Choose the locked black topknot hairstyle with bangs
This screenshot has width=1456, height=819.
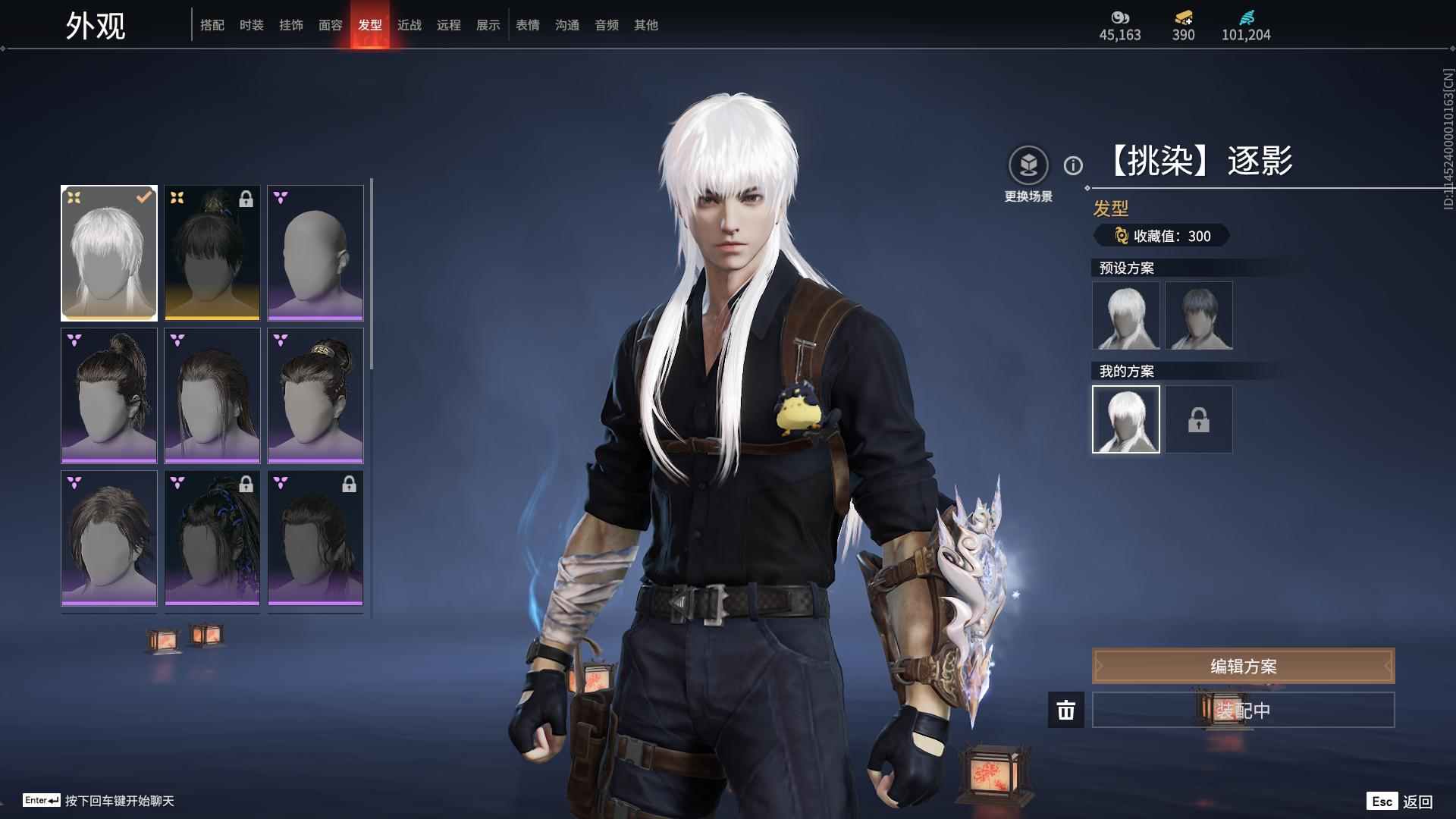pyautogui.click(x=212, y=253)
